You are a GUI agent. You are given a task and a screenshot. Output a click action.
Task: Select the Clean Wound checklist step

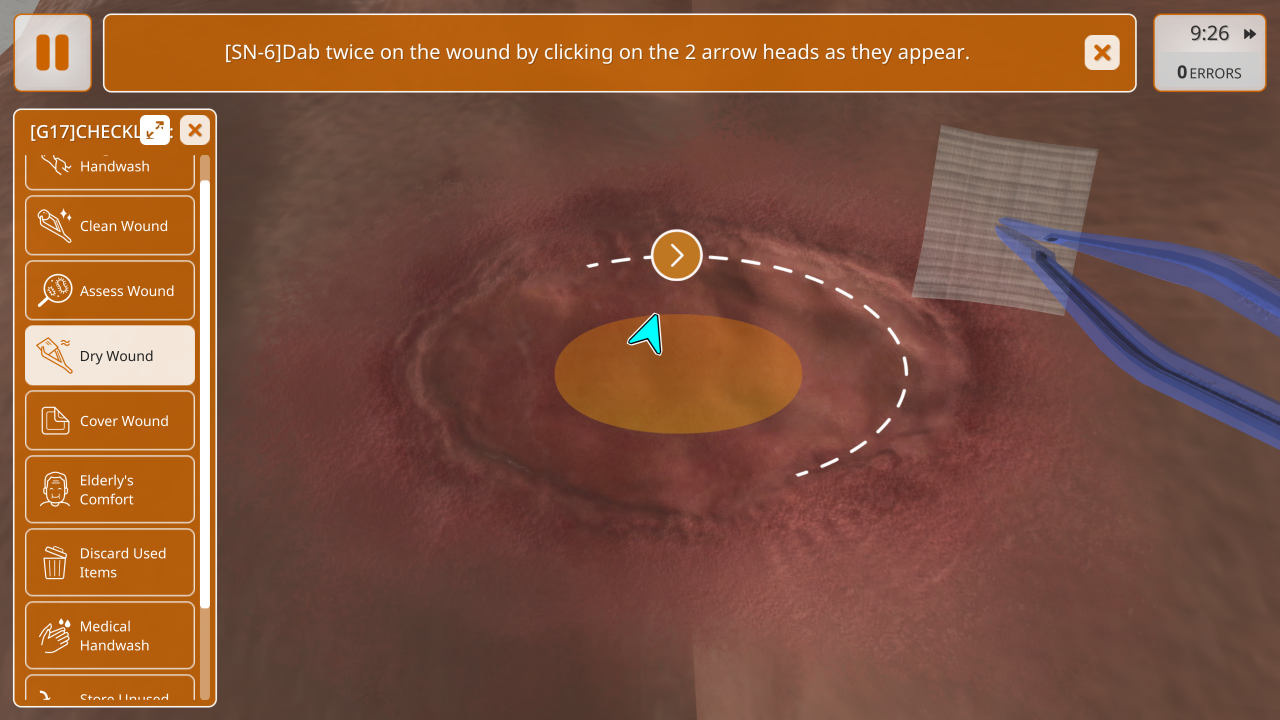coord(110,226)
